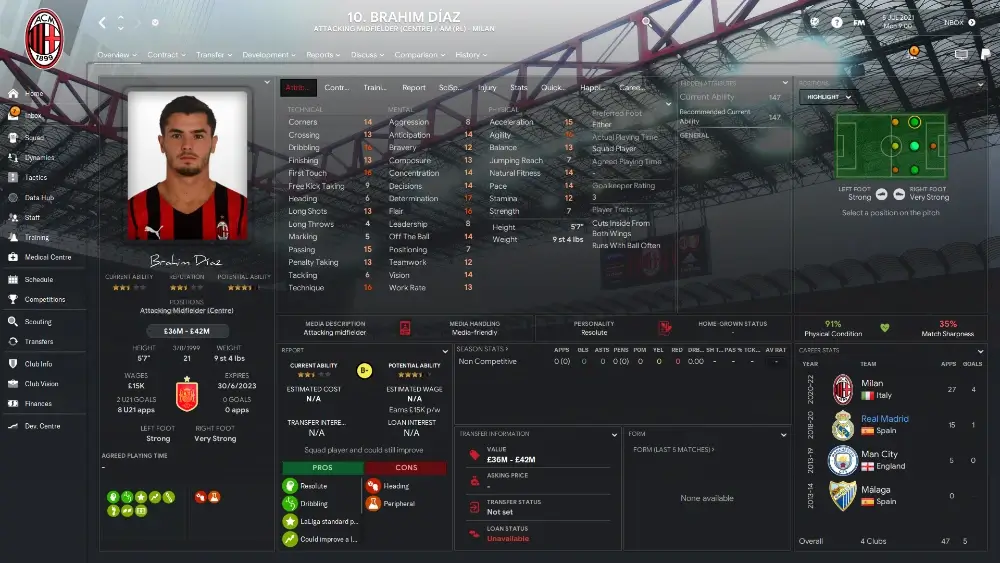
Task: Go to the Squad screen
Action: tap(34, 137)
